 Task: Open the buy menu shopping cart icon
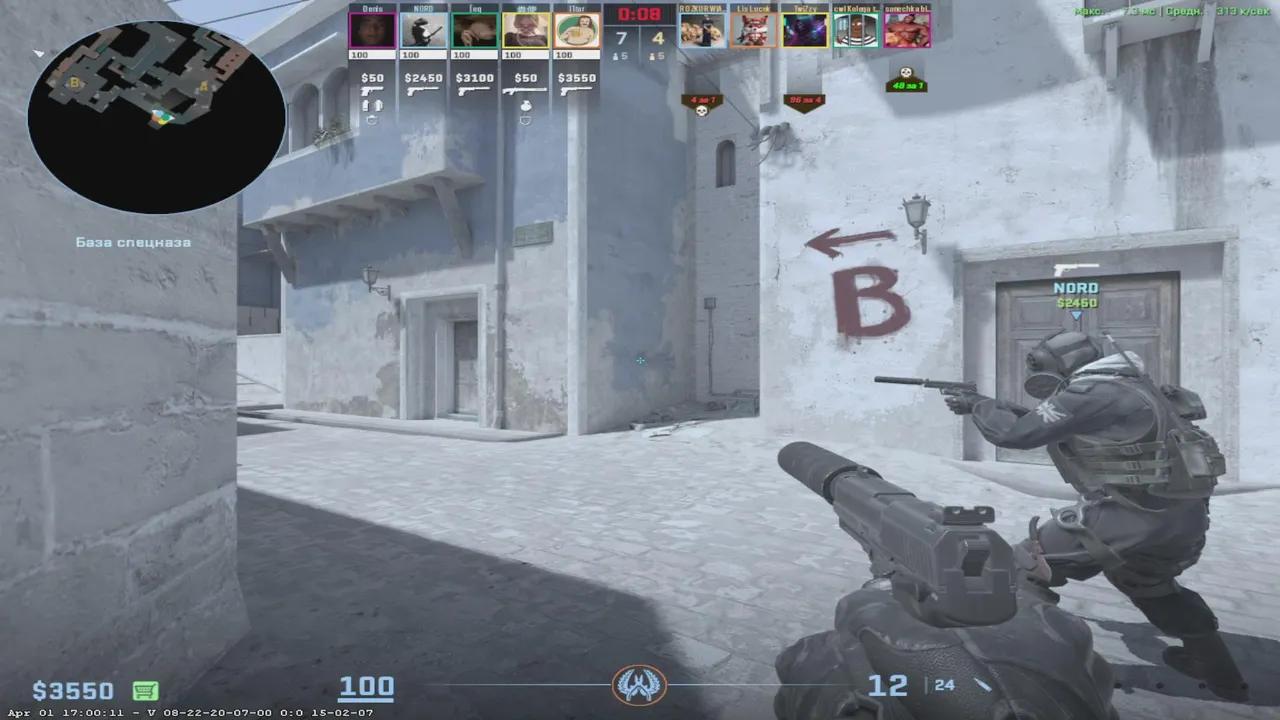pos(145,690)
